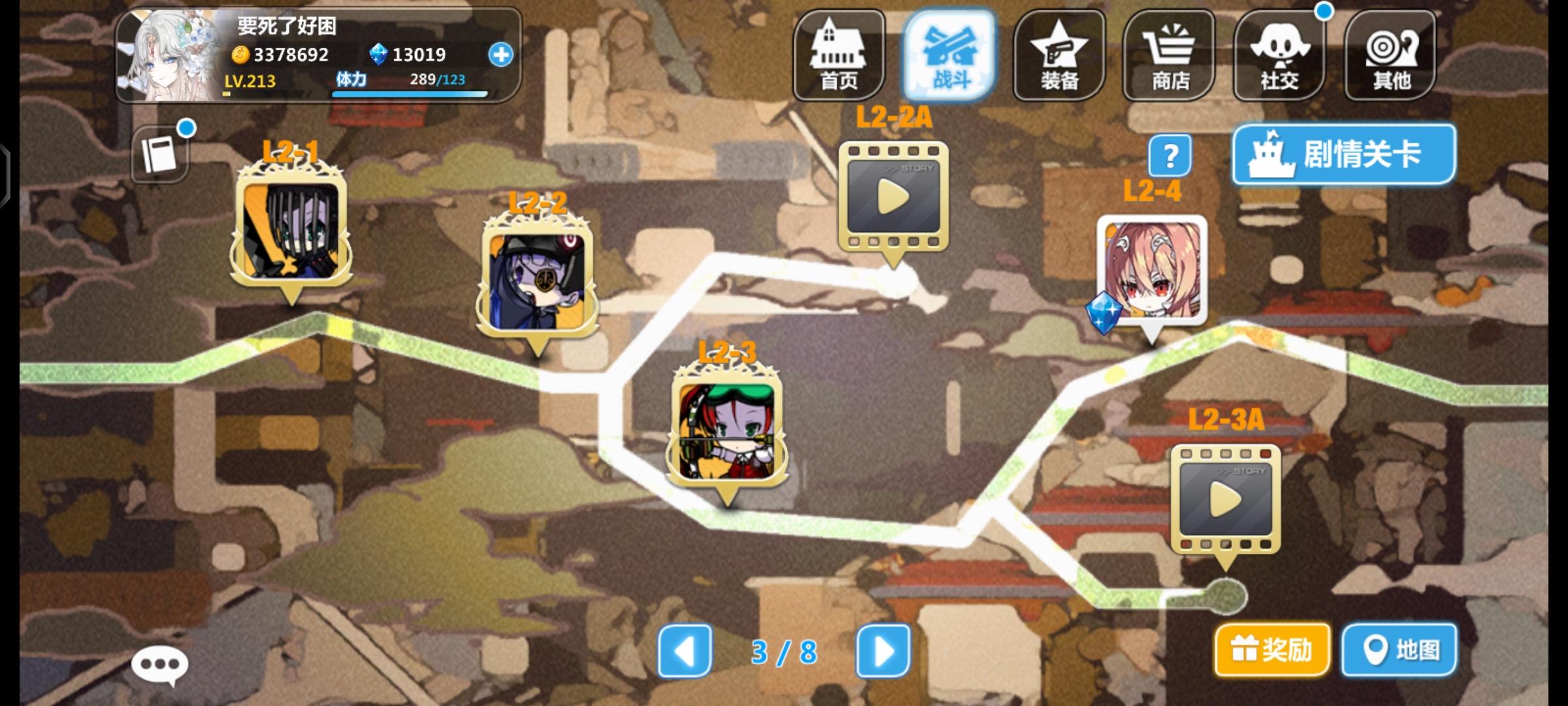Open the 首页 home page icon
1568x706 pixels.
click(838, 56)
